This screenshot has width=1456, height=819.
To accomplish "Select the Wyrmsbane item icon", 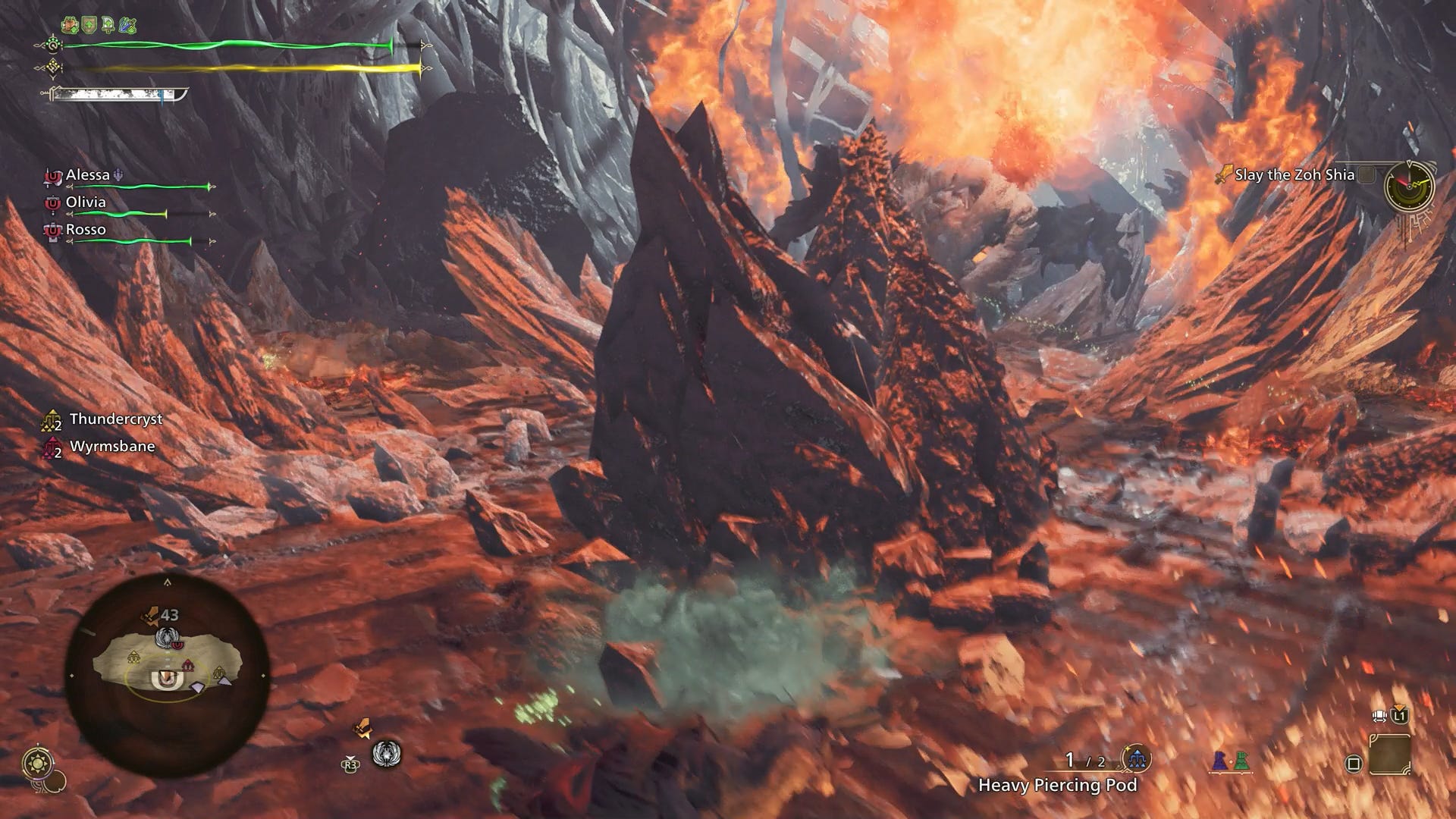I will click(51, 447).
